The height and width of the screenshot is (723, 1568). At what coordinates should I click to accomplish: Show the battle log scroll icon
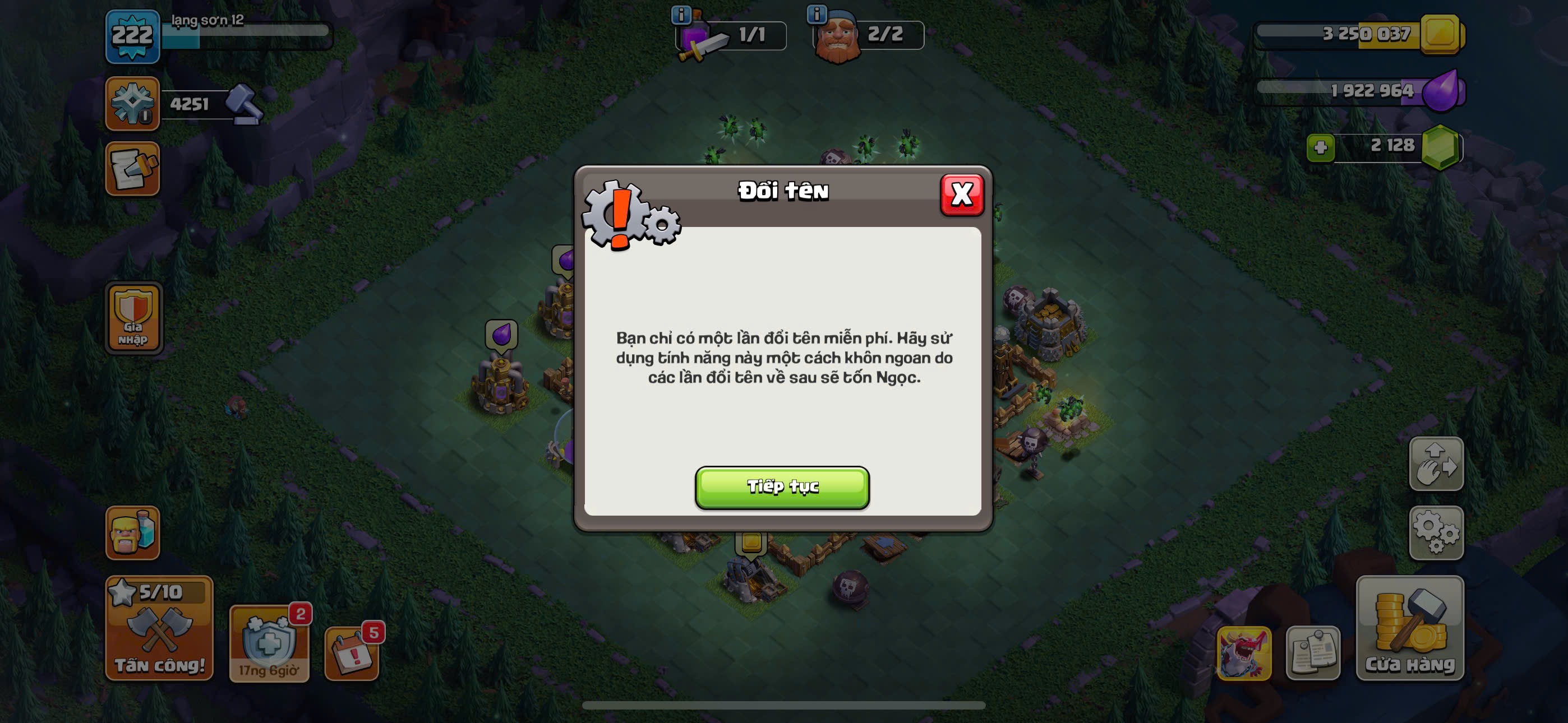(132, 169)
